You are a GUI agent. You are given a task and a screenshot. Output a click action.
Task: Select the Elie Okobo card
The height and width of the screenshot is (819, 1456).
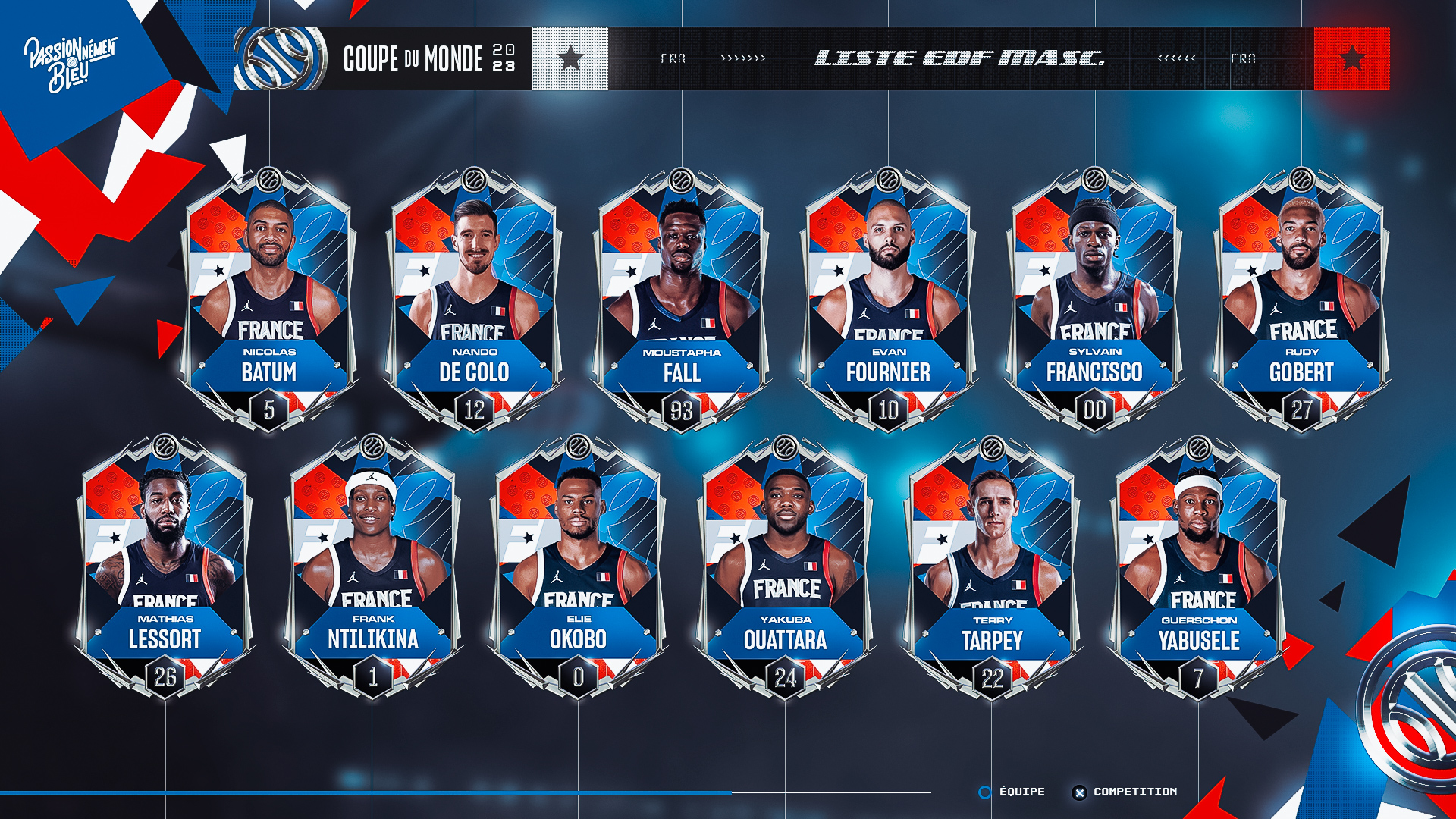pyautogui.click(x=579, y=566)
